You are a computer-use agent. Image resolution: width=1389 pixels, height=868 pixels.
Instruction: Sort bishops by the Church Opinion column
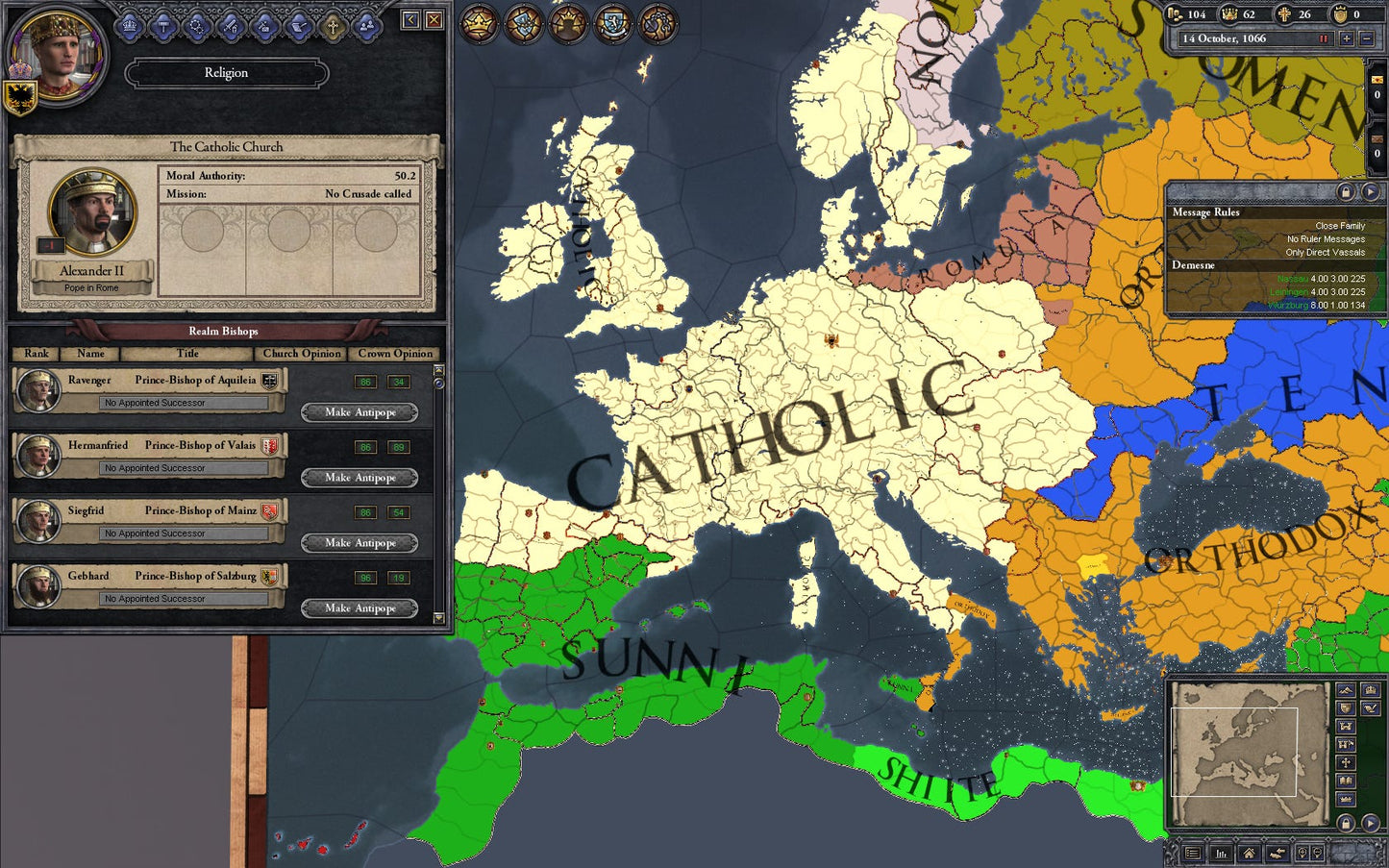point(301,354)
